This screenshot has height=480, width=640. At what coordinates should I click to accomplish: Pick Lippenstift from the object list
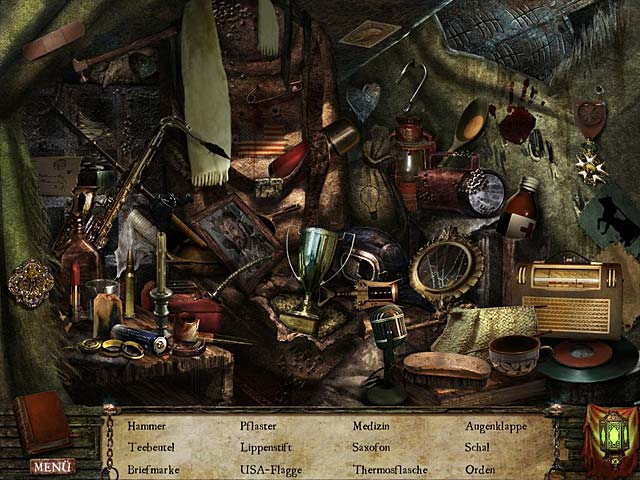point(267,447)
